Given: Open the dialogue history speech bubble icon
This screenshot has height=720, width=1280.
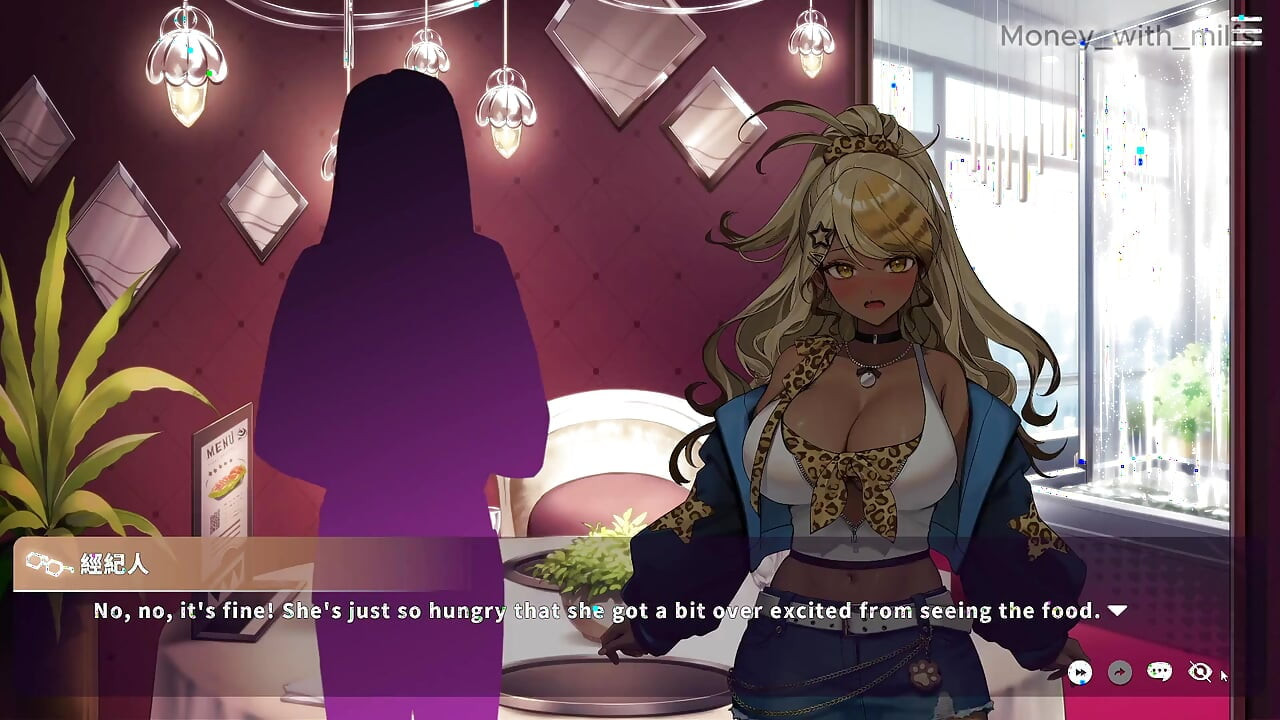Looking at the screenshot, I should click(x=1158, y=672).
